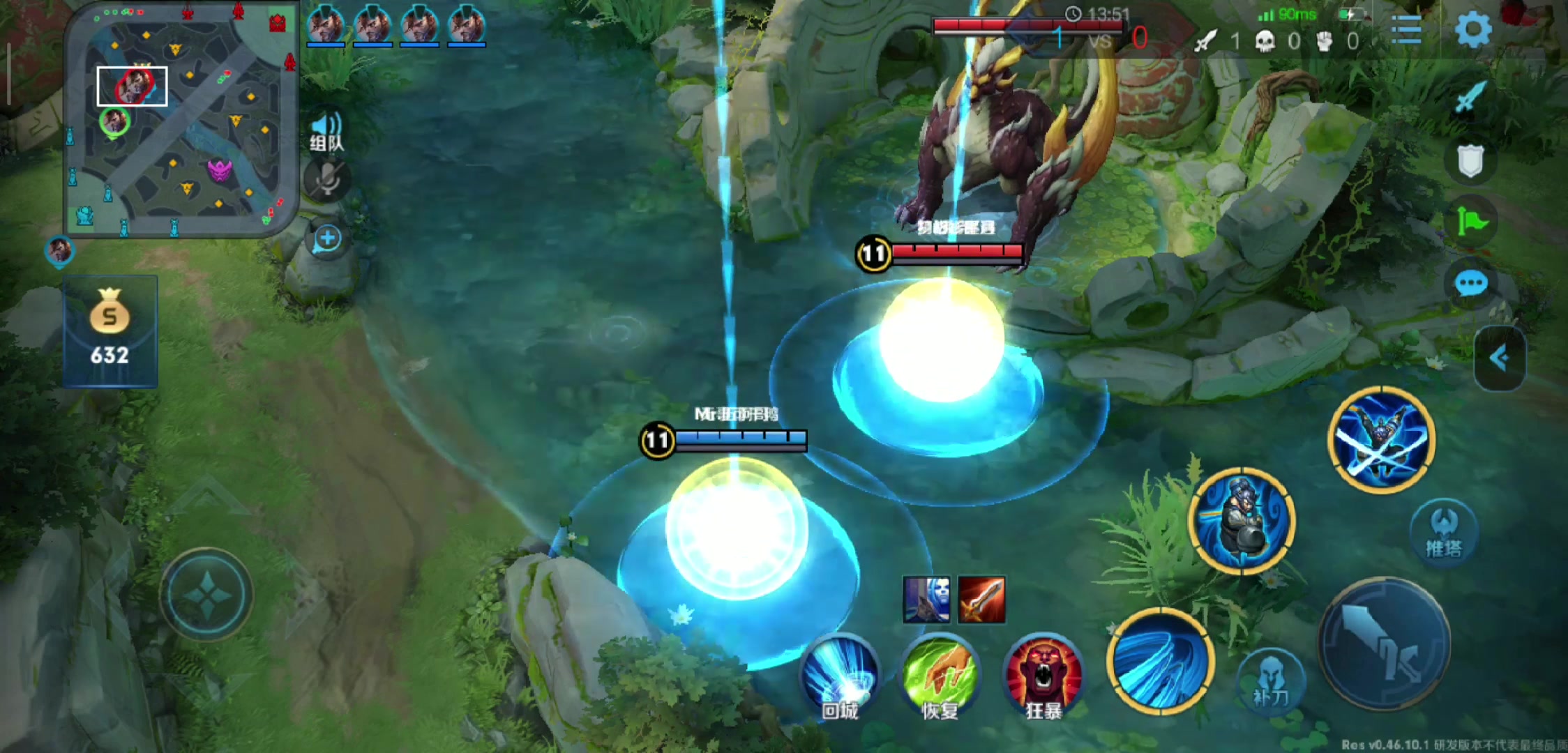Screen dimensions: 1568x753
Task: Open the gold shop showing 632
Action: click(x=110, y=331)
